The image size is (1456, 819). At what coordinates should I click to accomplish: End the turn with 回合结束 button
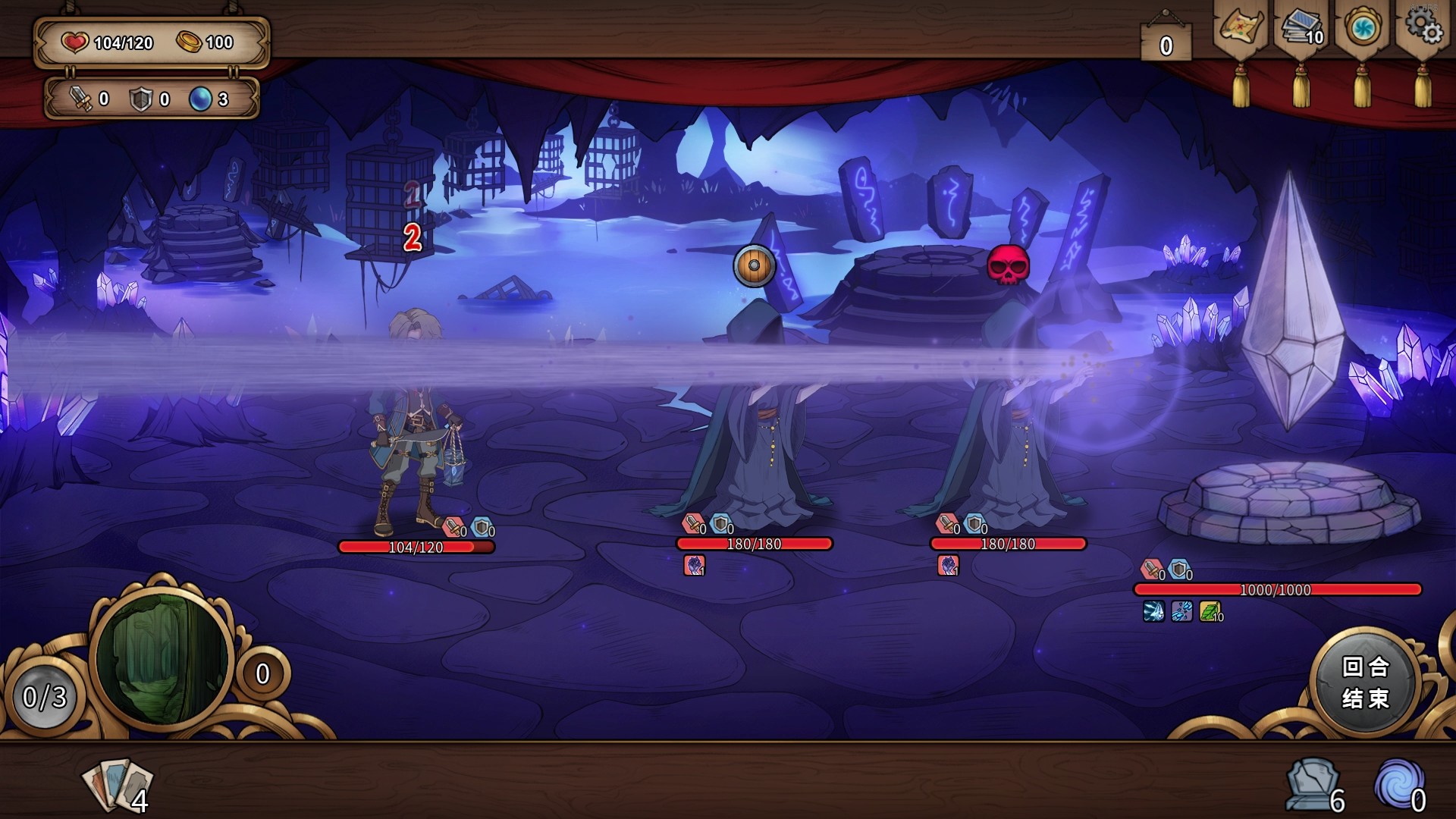[1365, 682]
